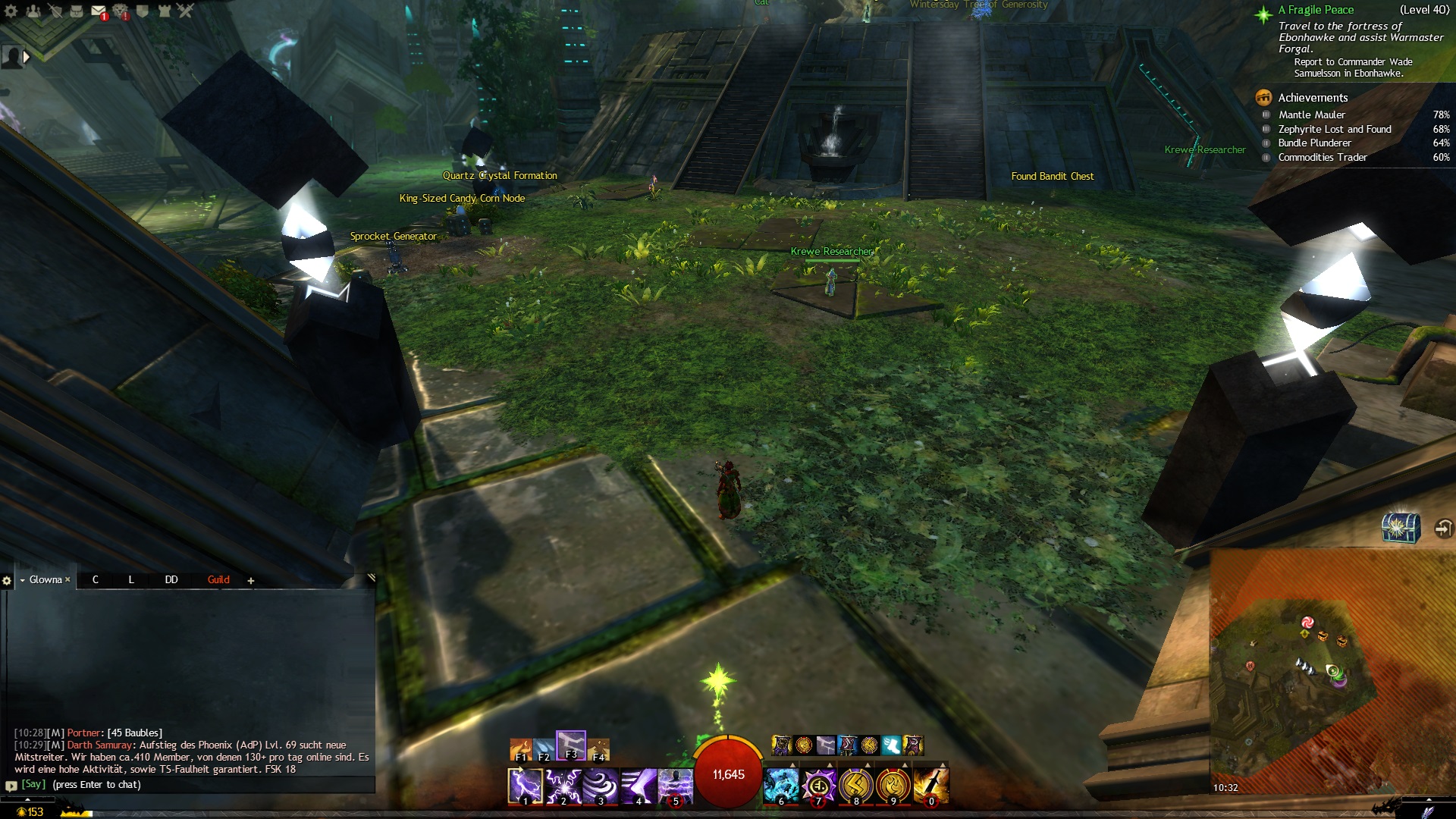This screenshot has height=819, width=1456.
Task: Activate the fiery sword elite skill
Action: click(930, 786)
